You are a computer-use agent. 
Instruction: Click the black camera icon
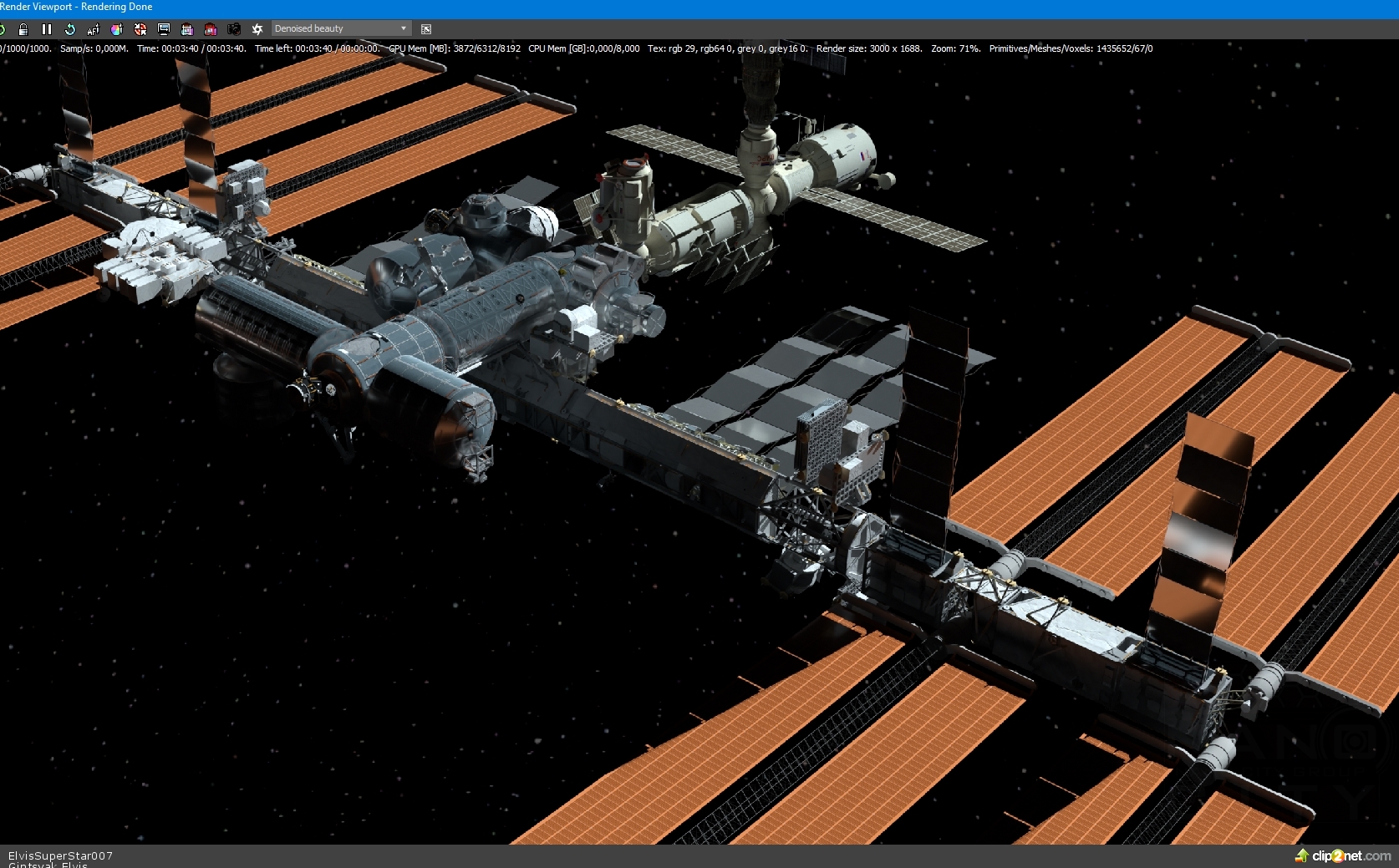click(234, 29)
